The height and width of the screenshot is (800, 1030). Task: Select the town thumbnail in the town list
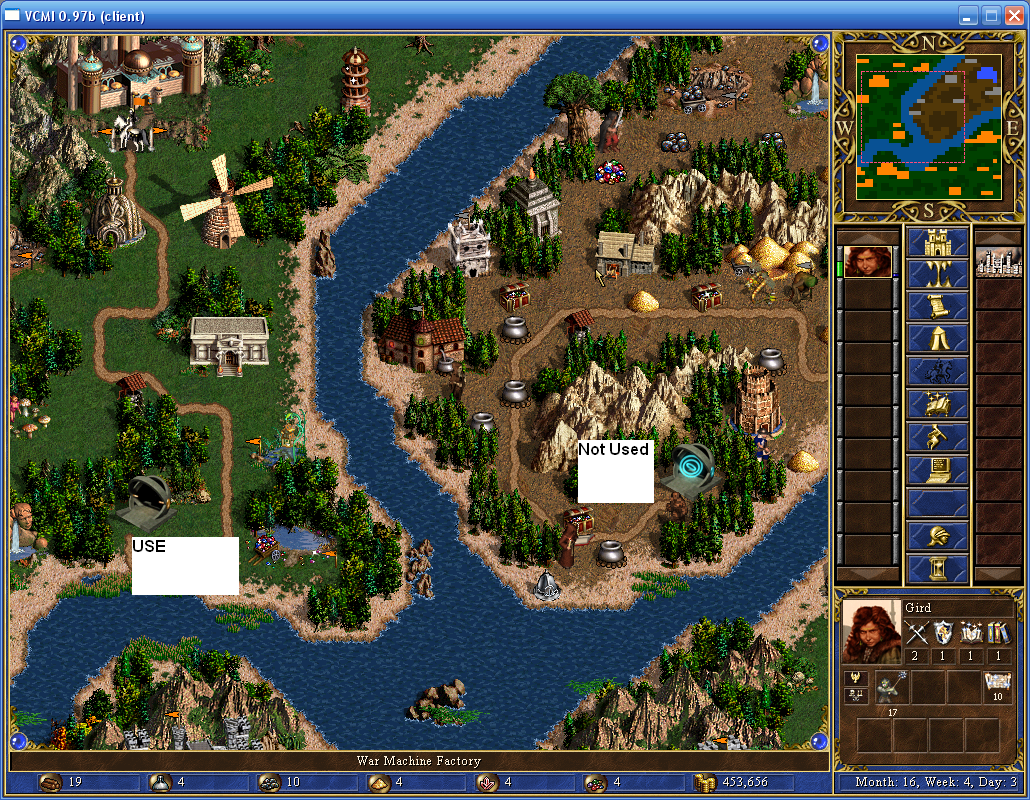[999, 262]
